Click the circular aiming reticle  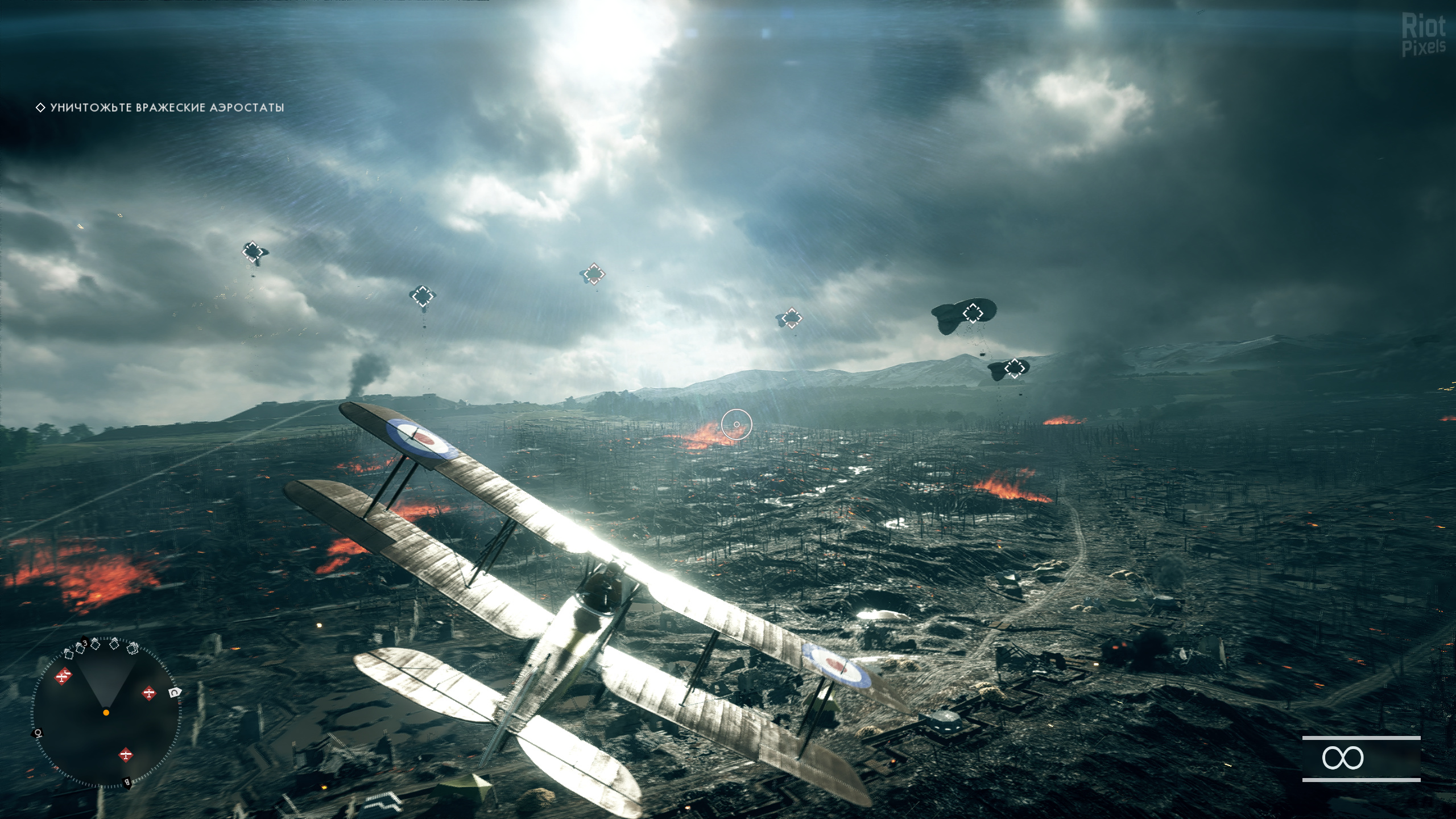(737, 424)
